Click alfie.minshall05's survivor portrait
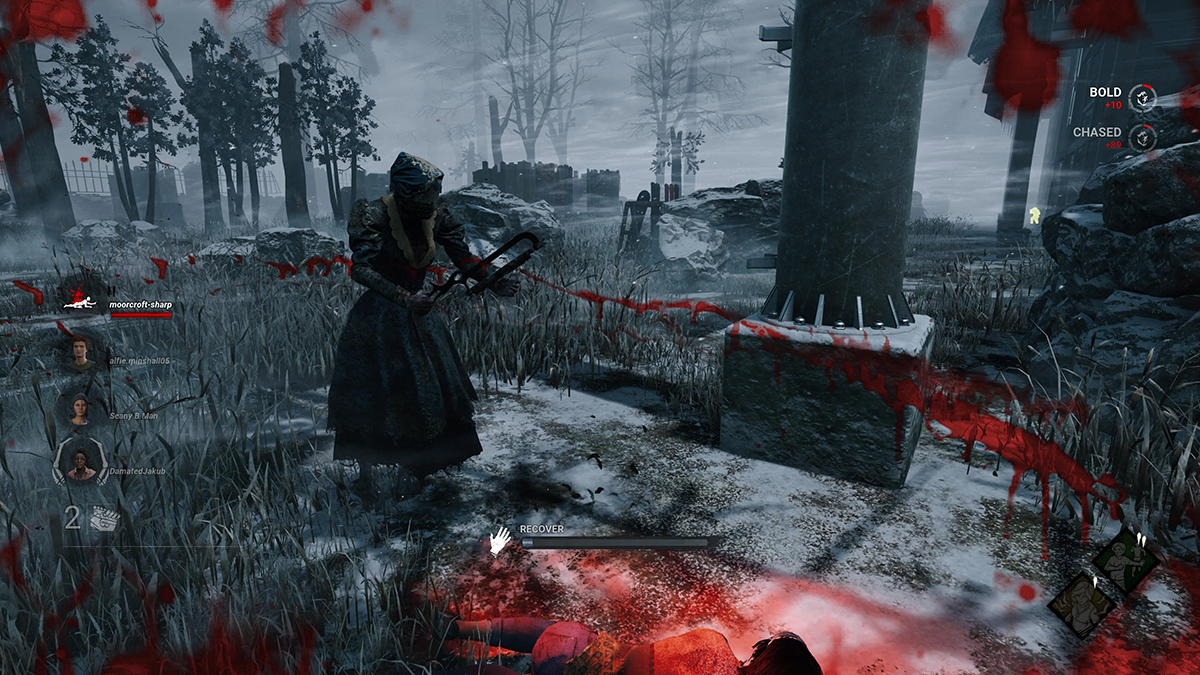1200x675 pixels. [78, 351]
